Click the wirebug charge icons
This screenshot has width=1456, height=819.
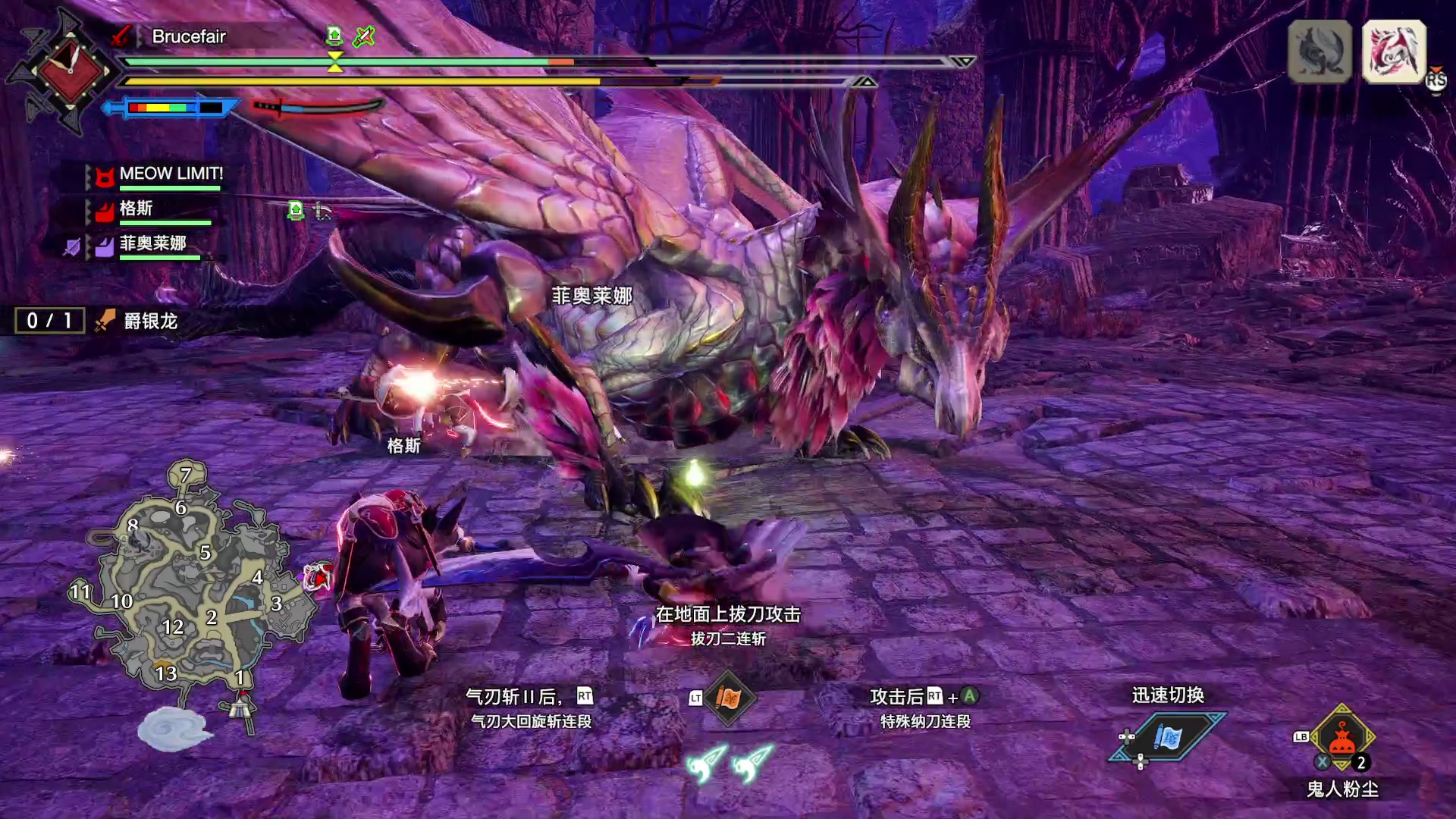[x=729, y=763]
